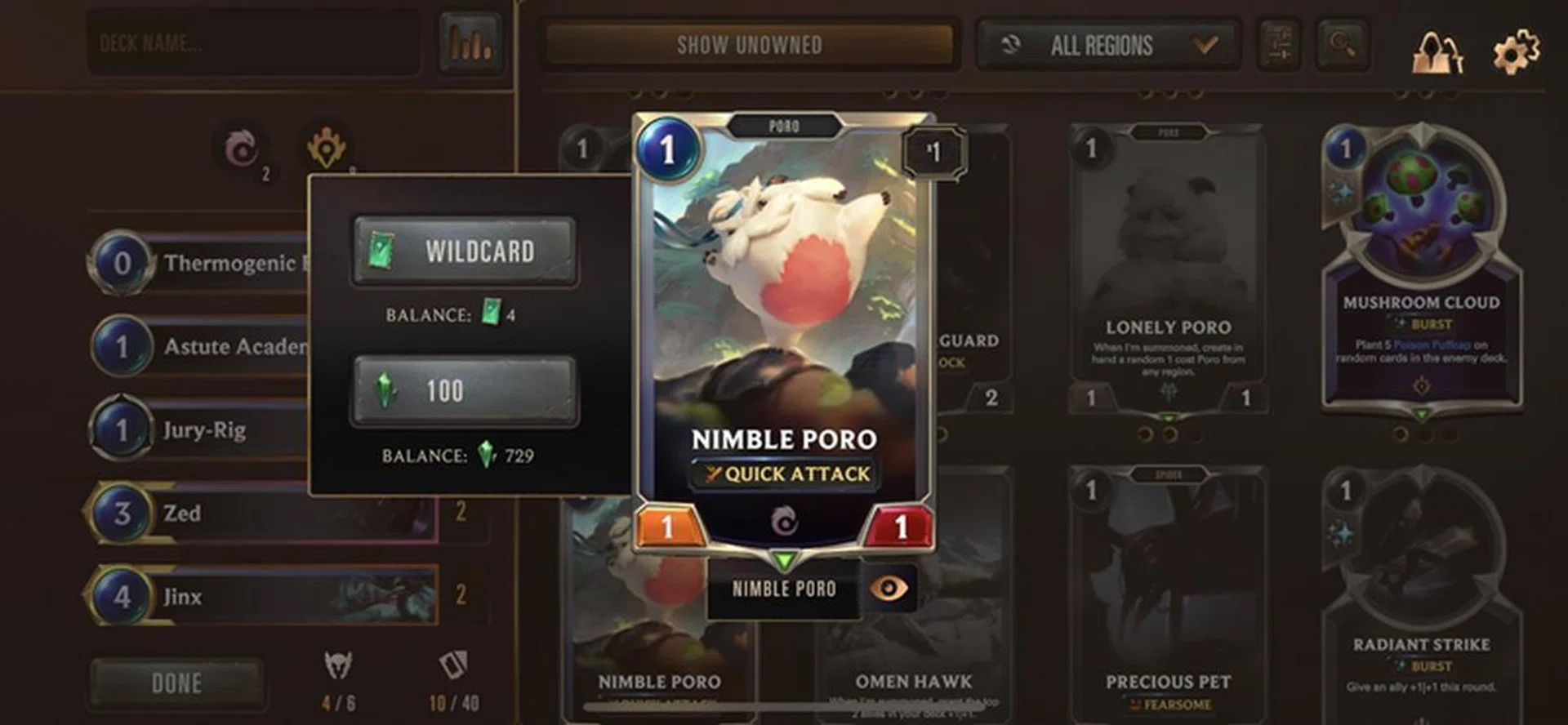Select the Lonely Poro card

click(x=1168, y=269)
